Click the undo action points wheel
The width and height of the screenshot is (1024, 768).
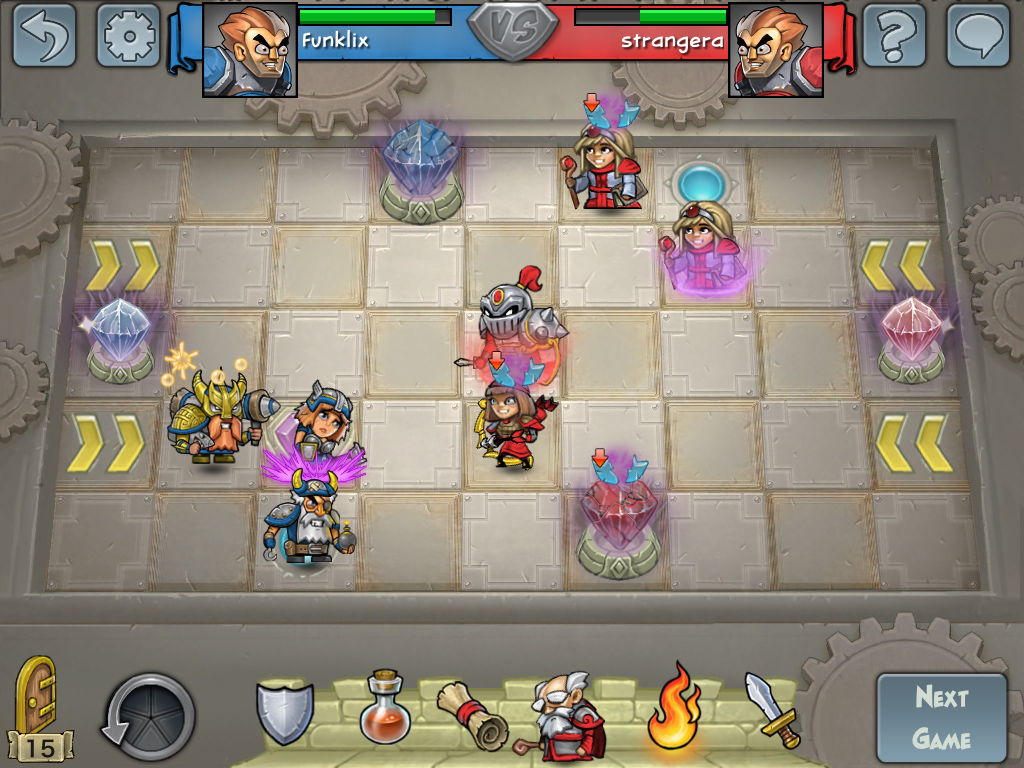coord(150,717)
